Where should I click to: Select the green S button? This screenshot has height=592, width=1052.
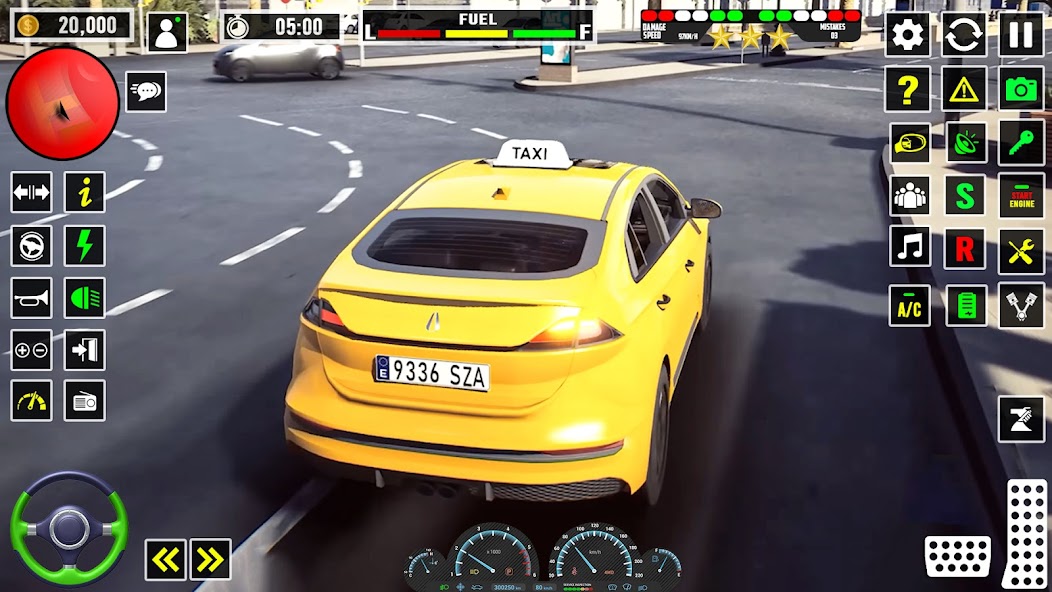click(965, 194)
